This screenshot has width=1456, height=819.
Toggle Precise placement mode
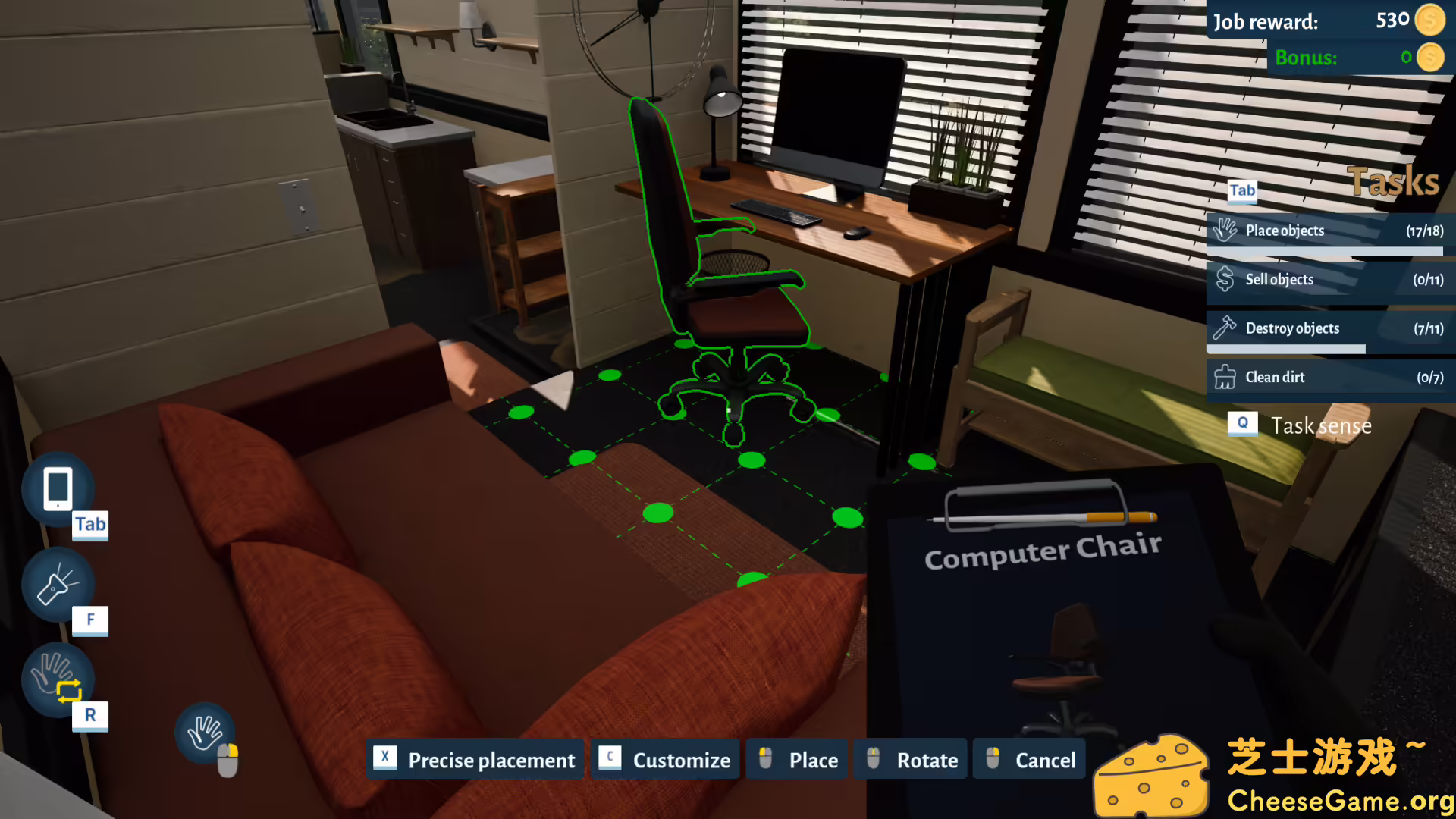click(x=475, y=760)
